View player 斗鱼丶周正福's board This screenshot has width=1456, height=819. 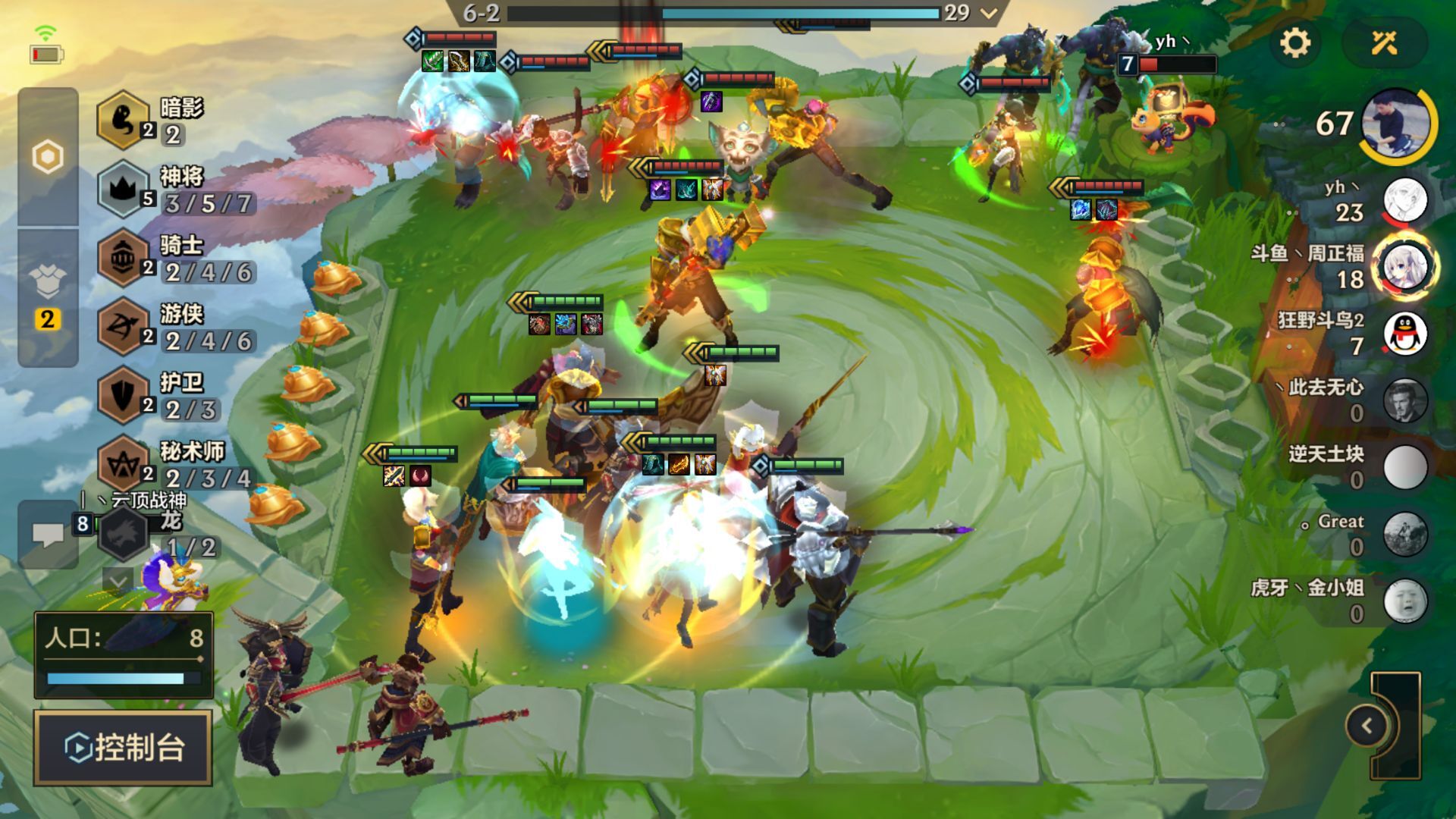click(x=1405, y=266)
